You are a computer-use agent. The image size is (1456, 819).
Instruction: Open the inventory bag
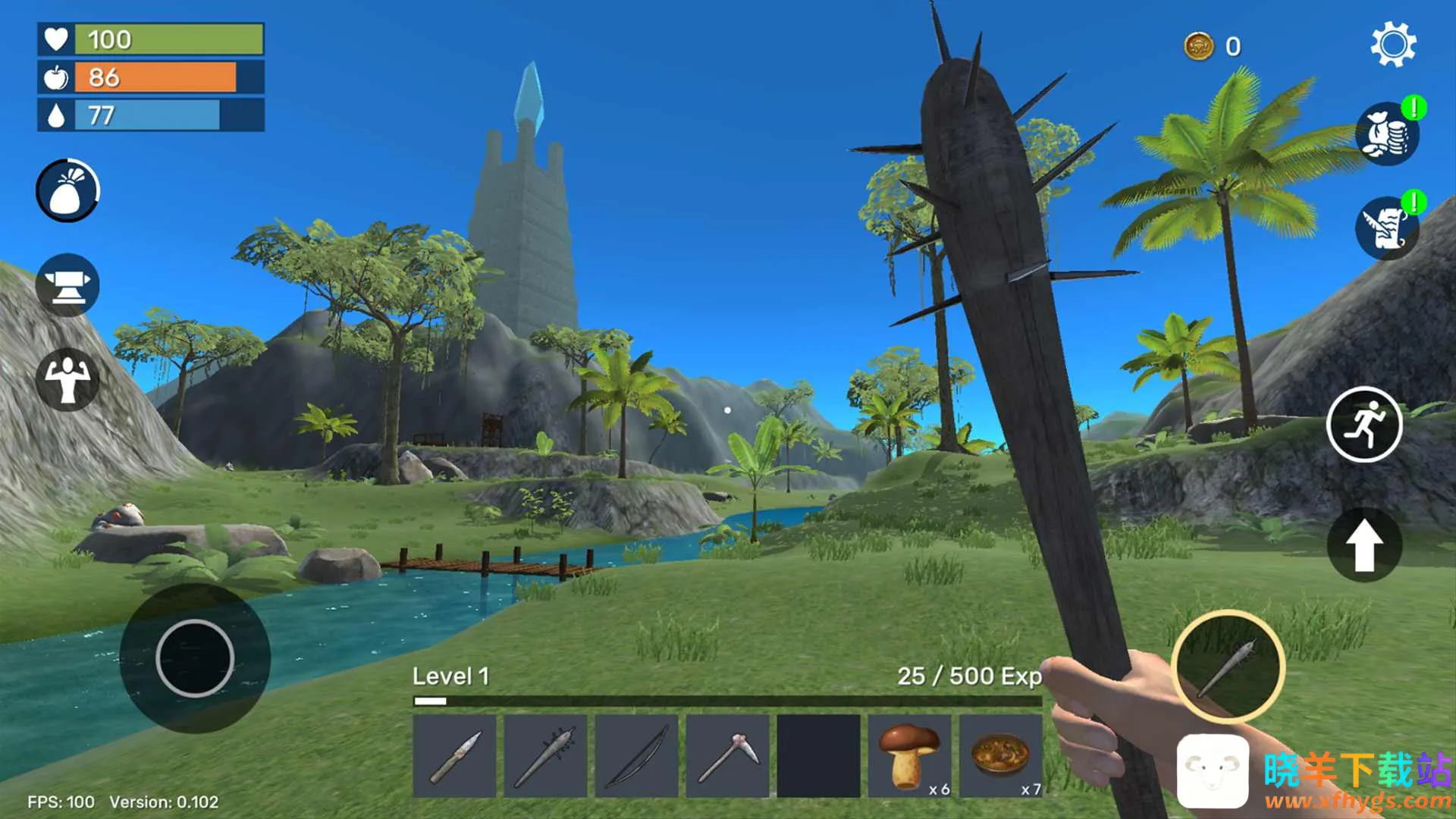coord(67,190)
